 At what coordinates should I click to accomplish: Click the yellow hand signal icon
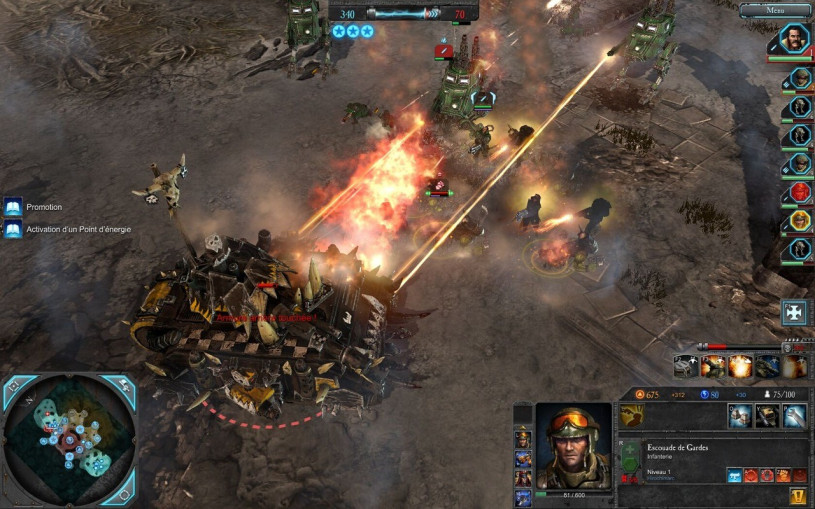tap(631, 416)
